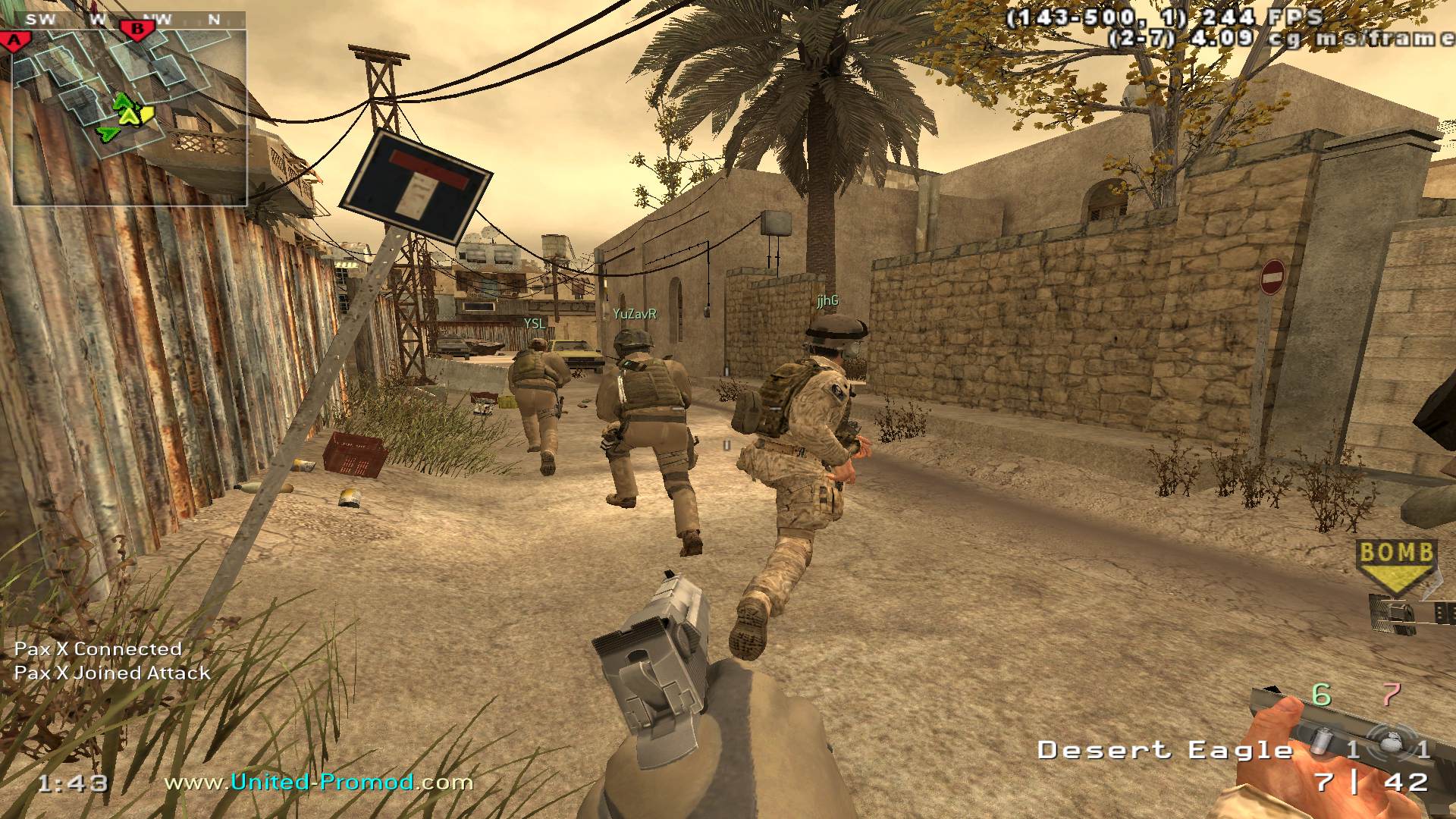Click the yellow player arrow on minimap
1456x819 pixels.
[x=131, y=115]
